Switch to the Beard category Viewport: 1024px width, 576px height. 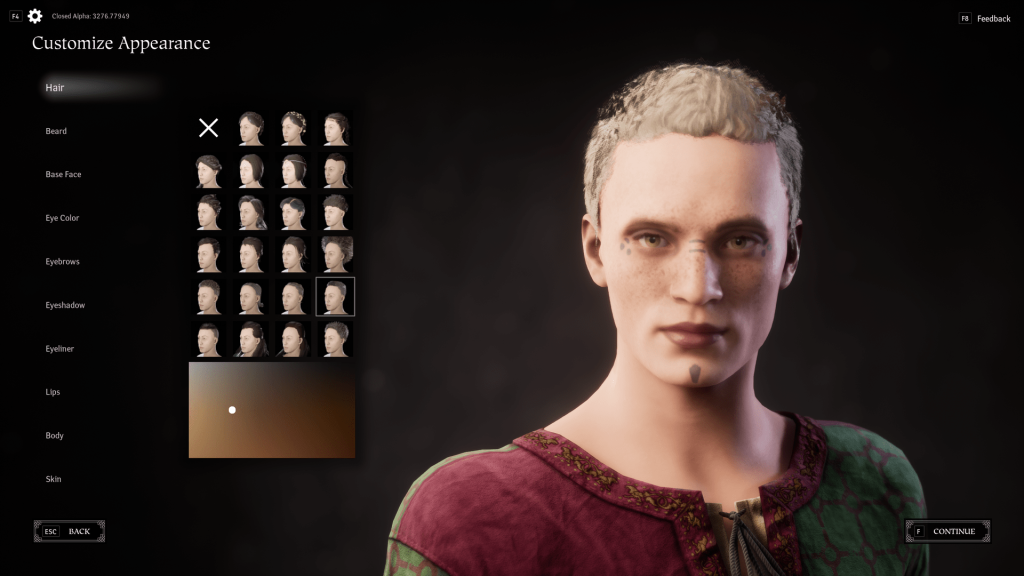tap(56, 131)
